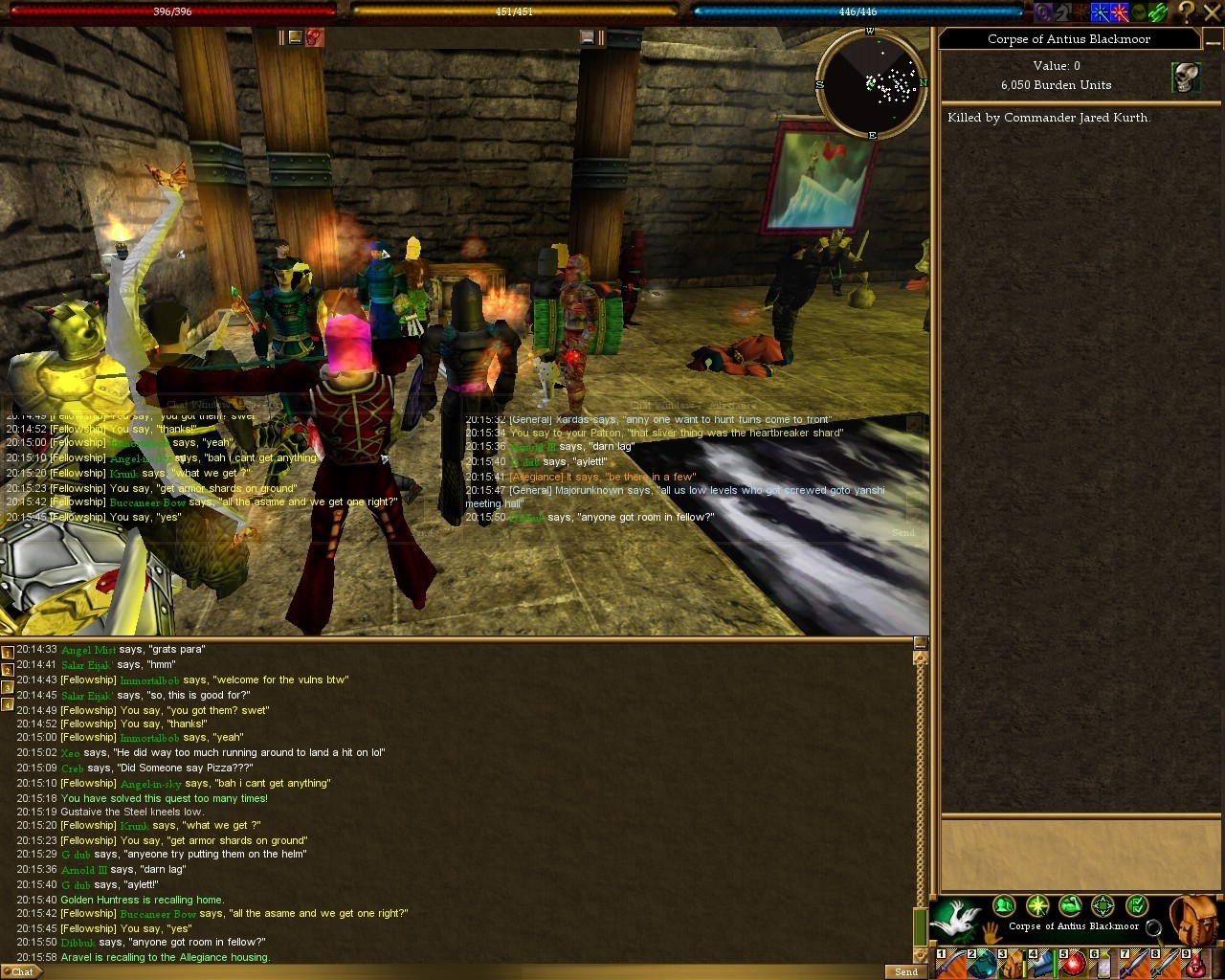Open the help question mark button
Image resolution: width=1225 pixels, height=980 pixels.
tap(1187, 11)
